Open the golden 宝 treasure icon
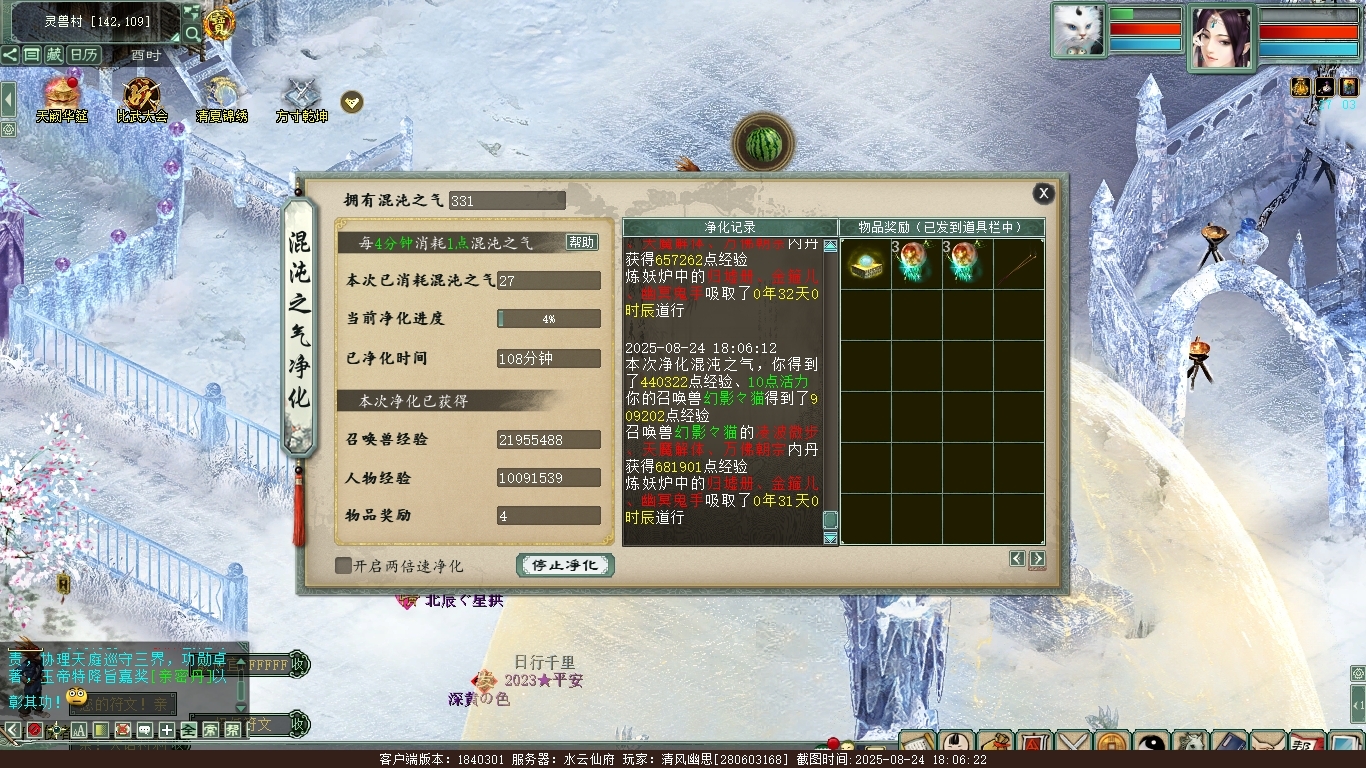The width and height of the screenshot is (1366, 768). click(219, 22)
